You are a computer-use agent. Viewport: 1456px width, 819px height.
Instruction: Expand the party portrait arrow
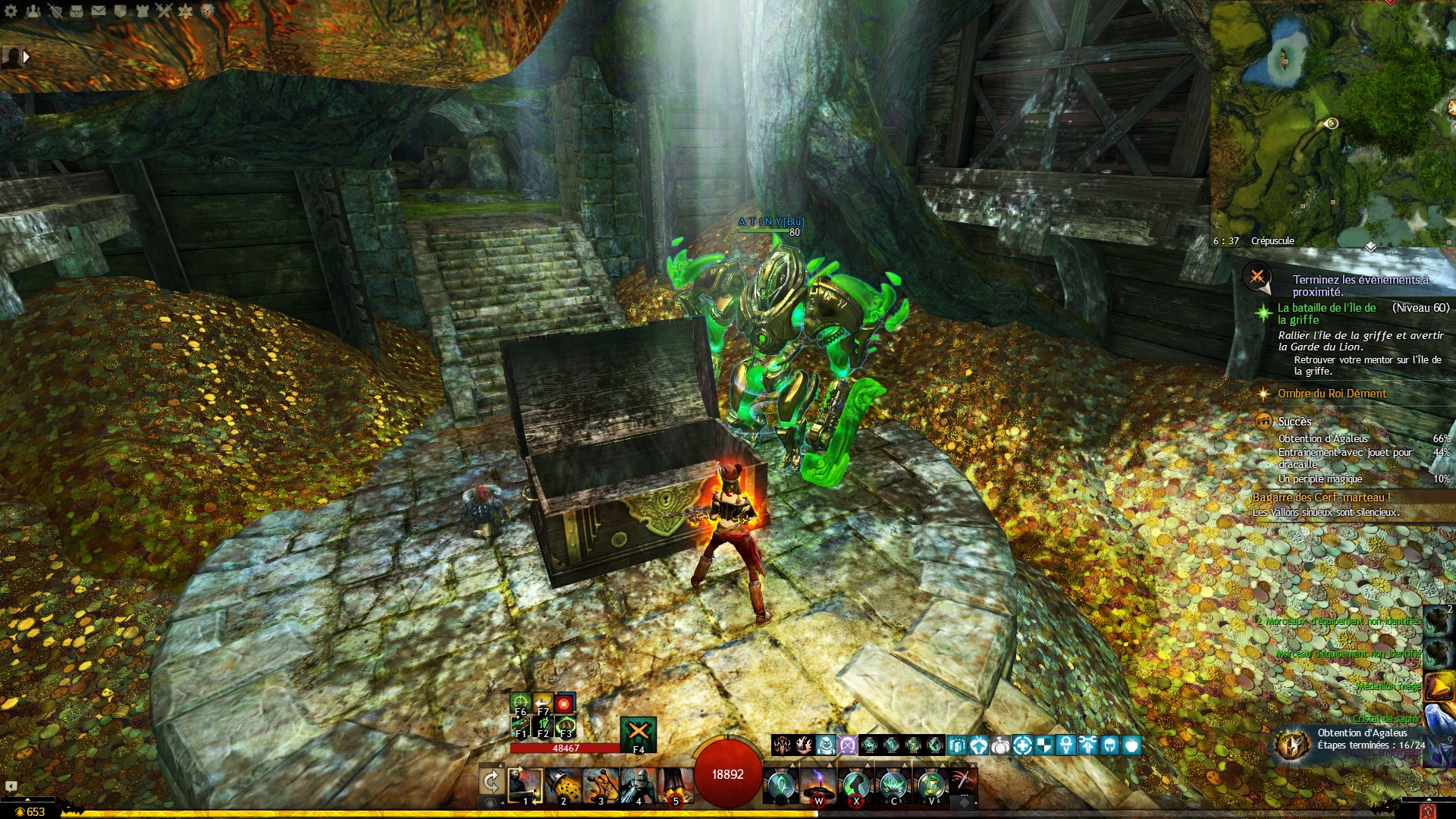27,56
